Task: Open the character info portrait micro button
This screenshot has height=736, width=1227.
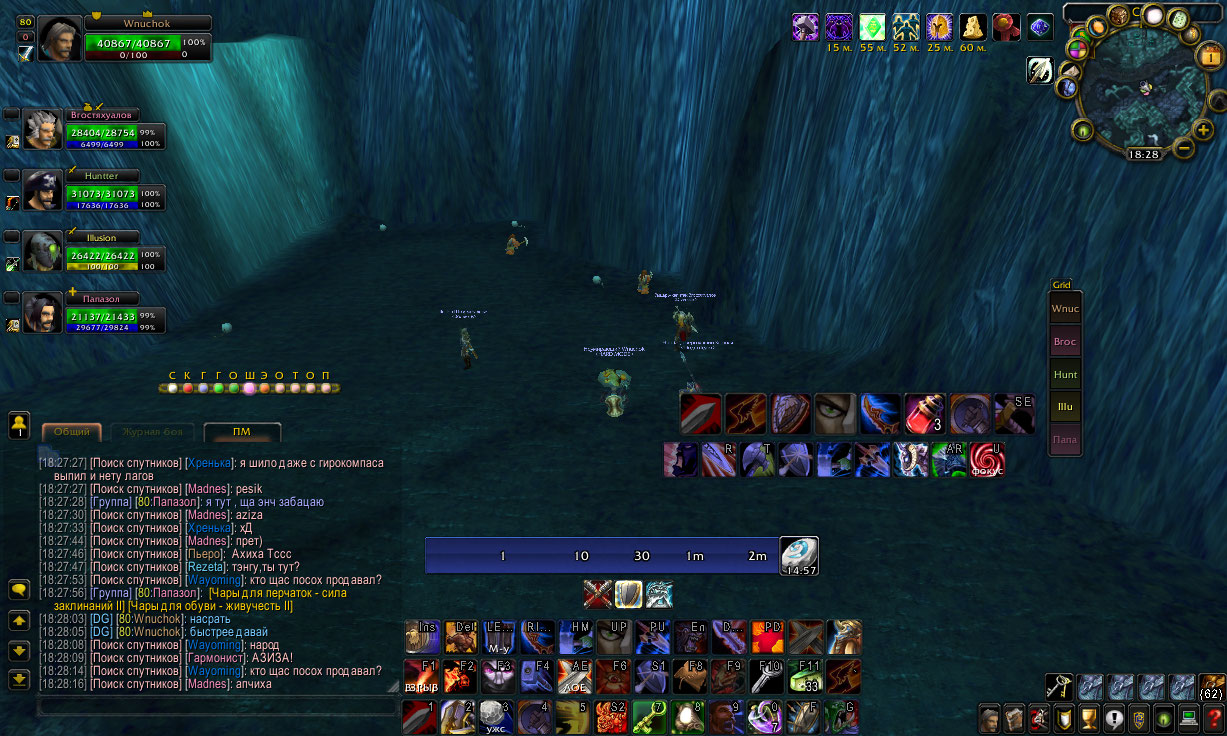Action: point(988,718)
